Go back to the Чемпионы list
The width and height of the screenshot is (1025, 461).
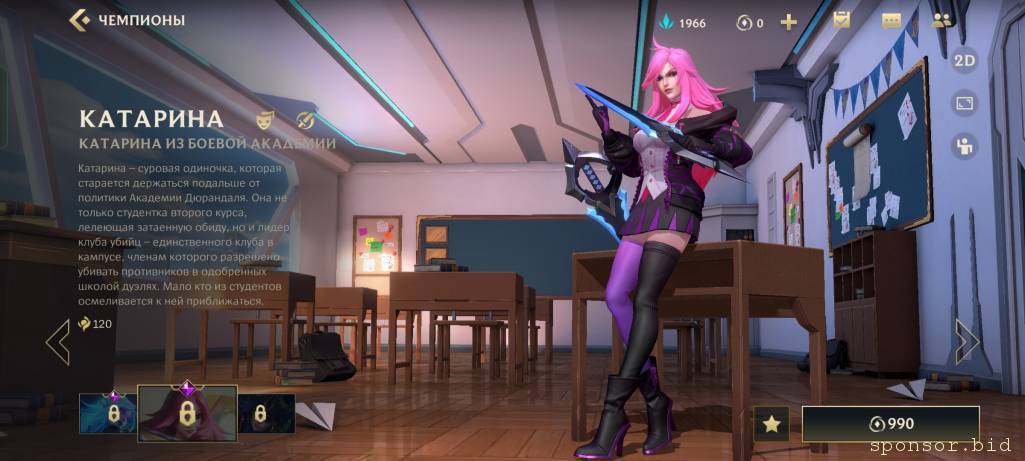point(80,20)
